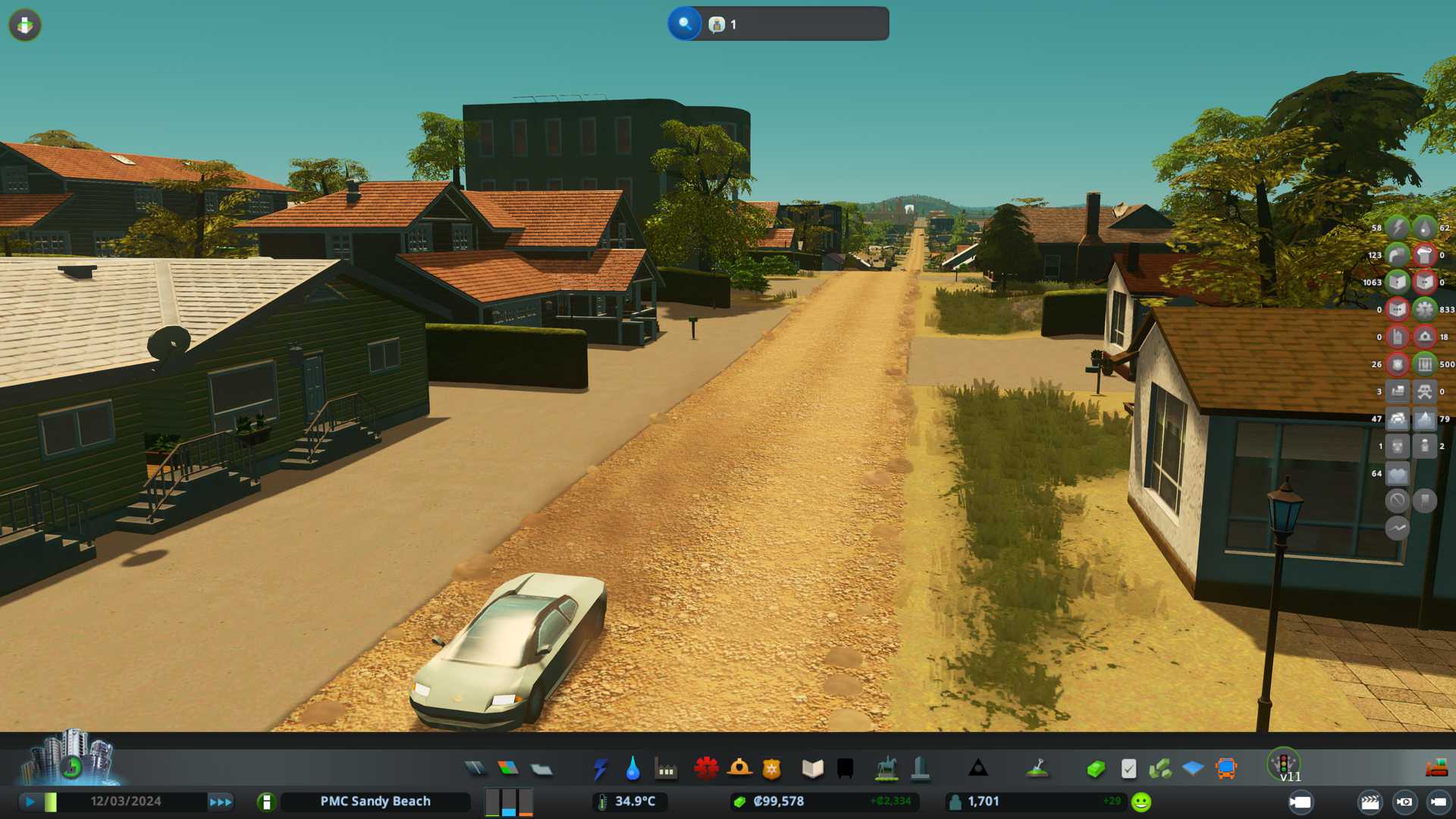1456x819 pixels.
Task: Open the Healthcare red cross menu
Action: coord(706,769)
